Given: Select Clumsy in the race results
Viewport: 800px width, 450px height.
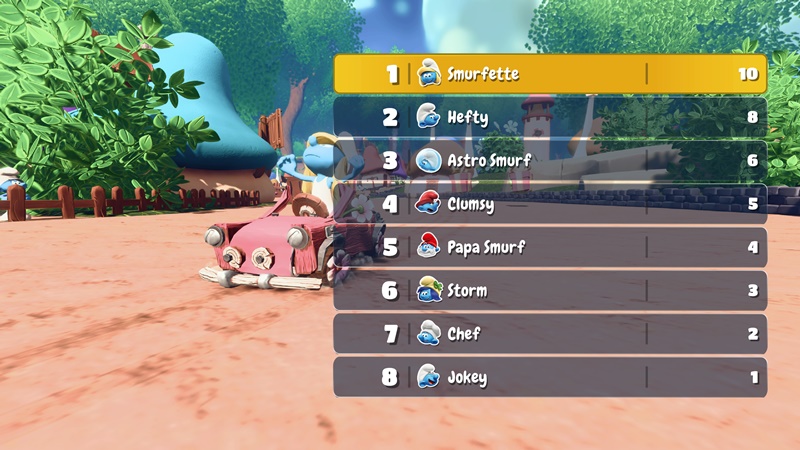Looking at the screenshot, I should [x=550, y=204].
